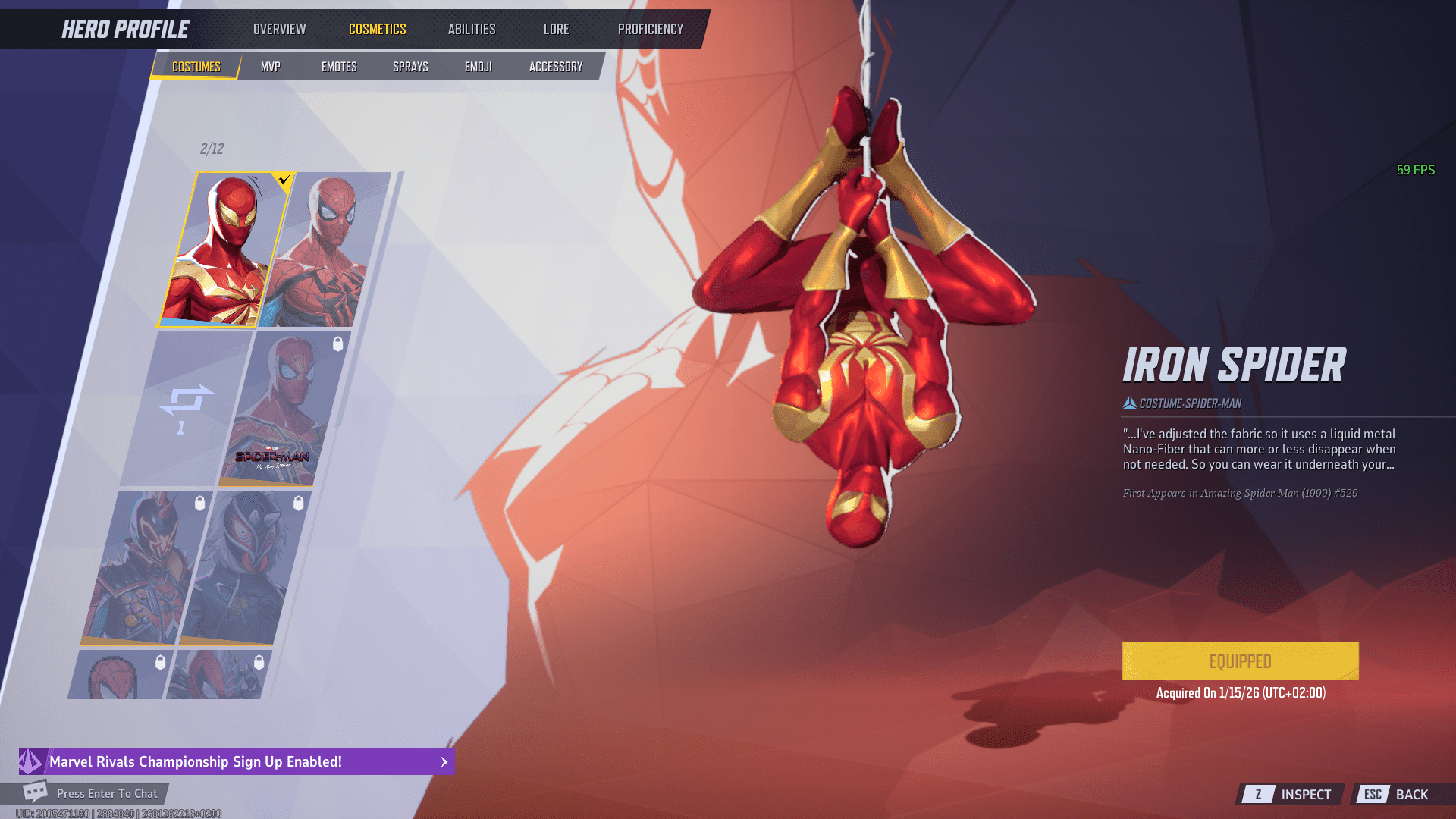Click the random costume shuffle tile
Screen dimensions: 1456x819
tap(184, 408)
